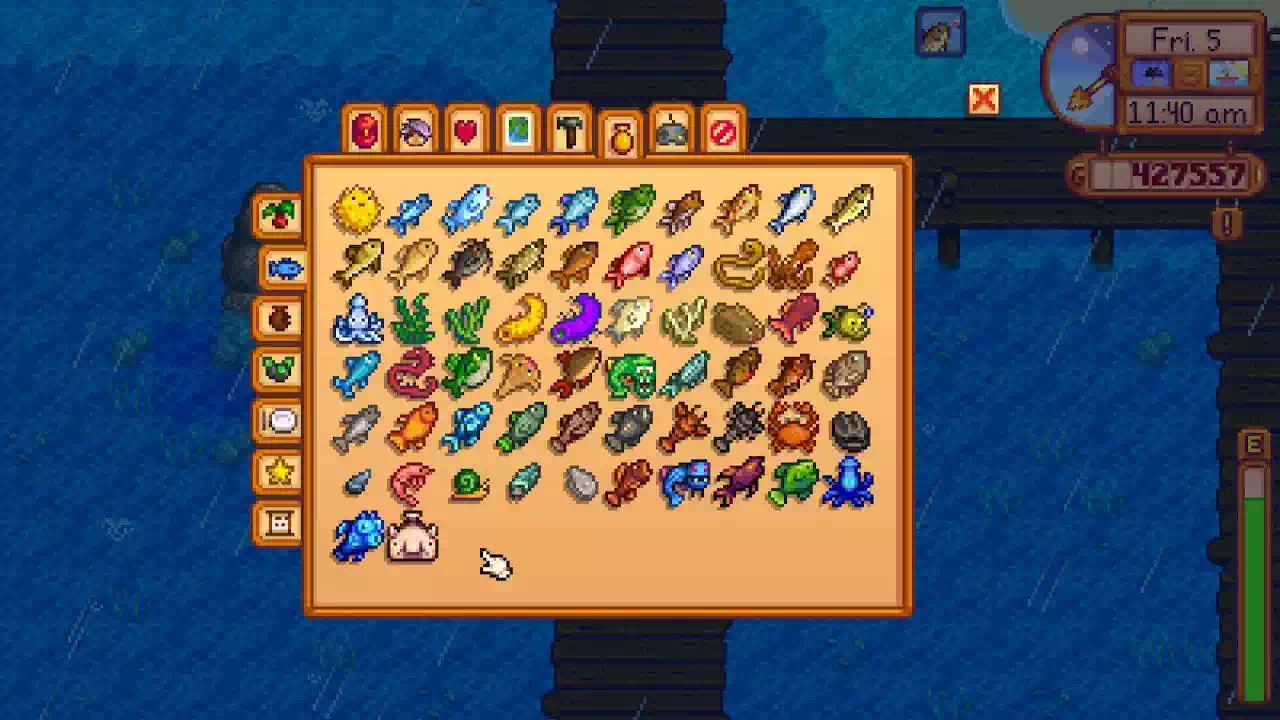Pick the dark blue octopus entry
This screenshot has height=720, width=1280.
tap(848, 482)
